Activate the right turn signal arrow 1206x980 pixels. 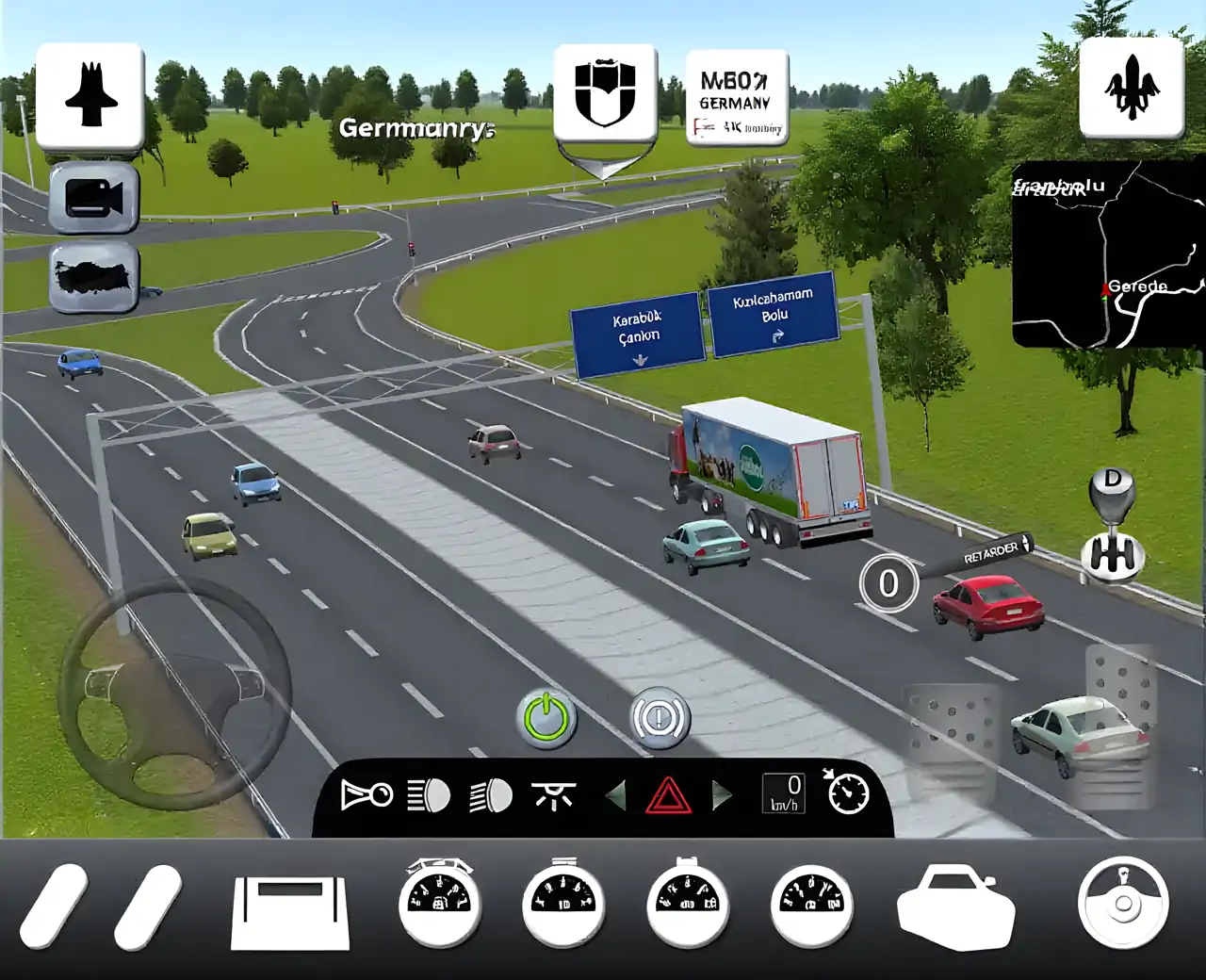click(x=723, y=796)
